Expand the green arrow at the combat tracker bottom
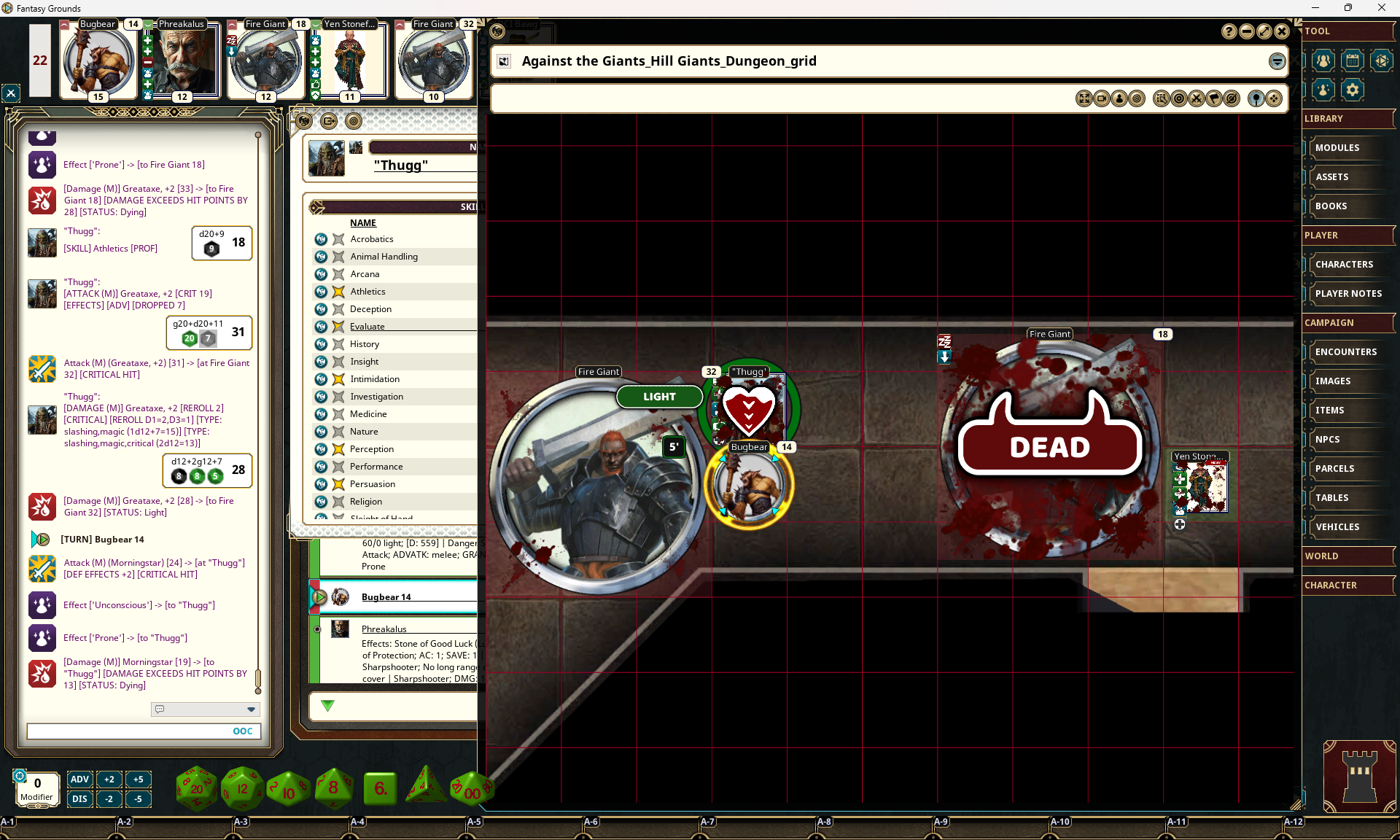The height and width of the screenshot is (840, 1400). (x=327, y=706)
